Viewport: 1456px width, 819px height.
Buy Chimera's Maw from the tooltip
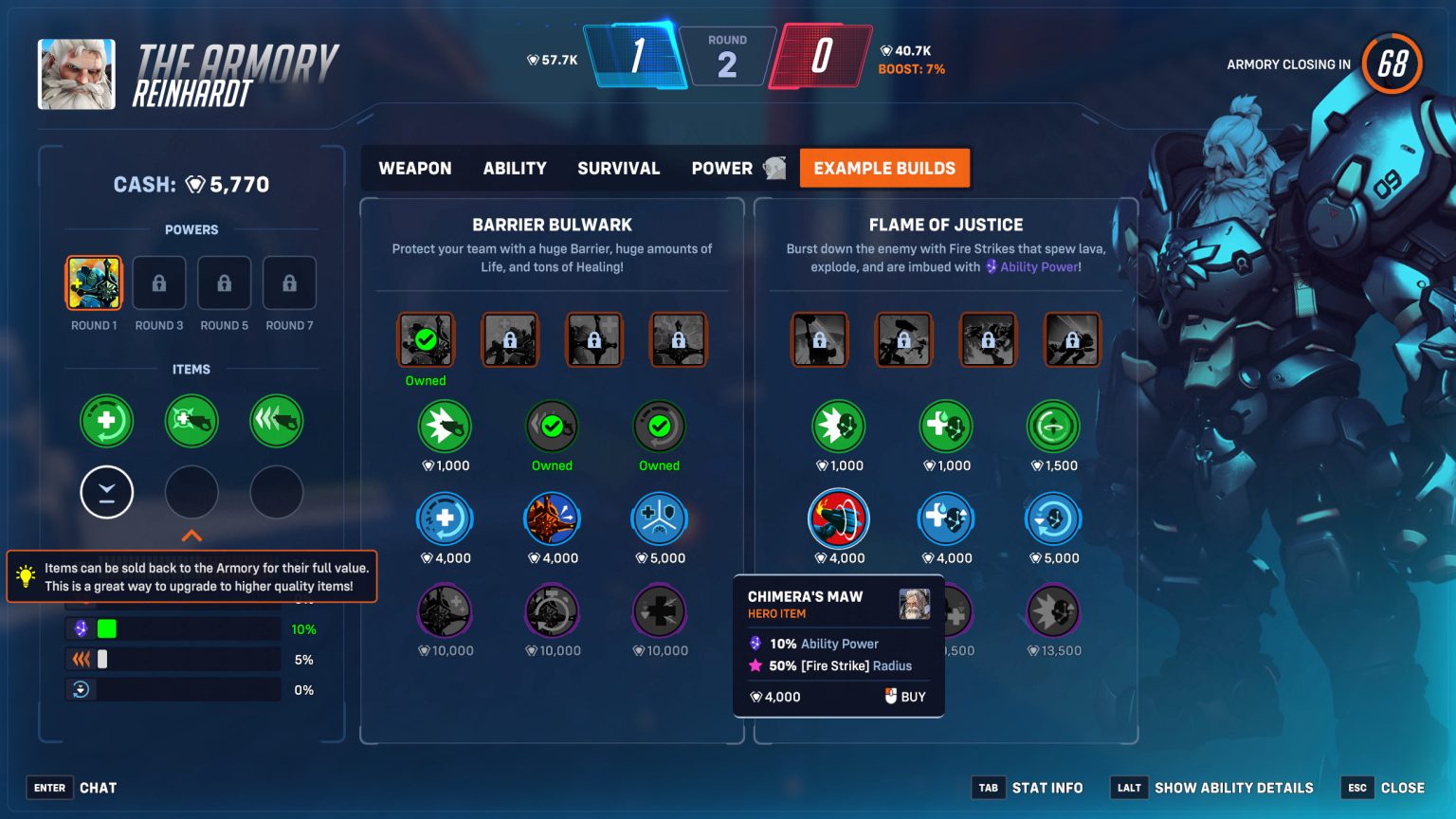coord(905,697)
